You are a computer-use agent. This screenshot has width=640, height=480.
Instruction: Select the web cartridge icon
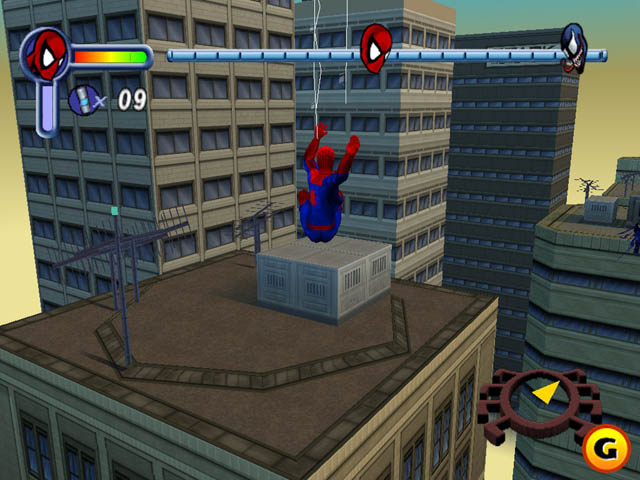coord(84,98)
